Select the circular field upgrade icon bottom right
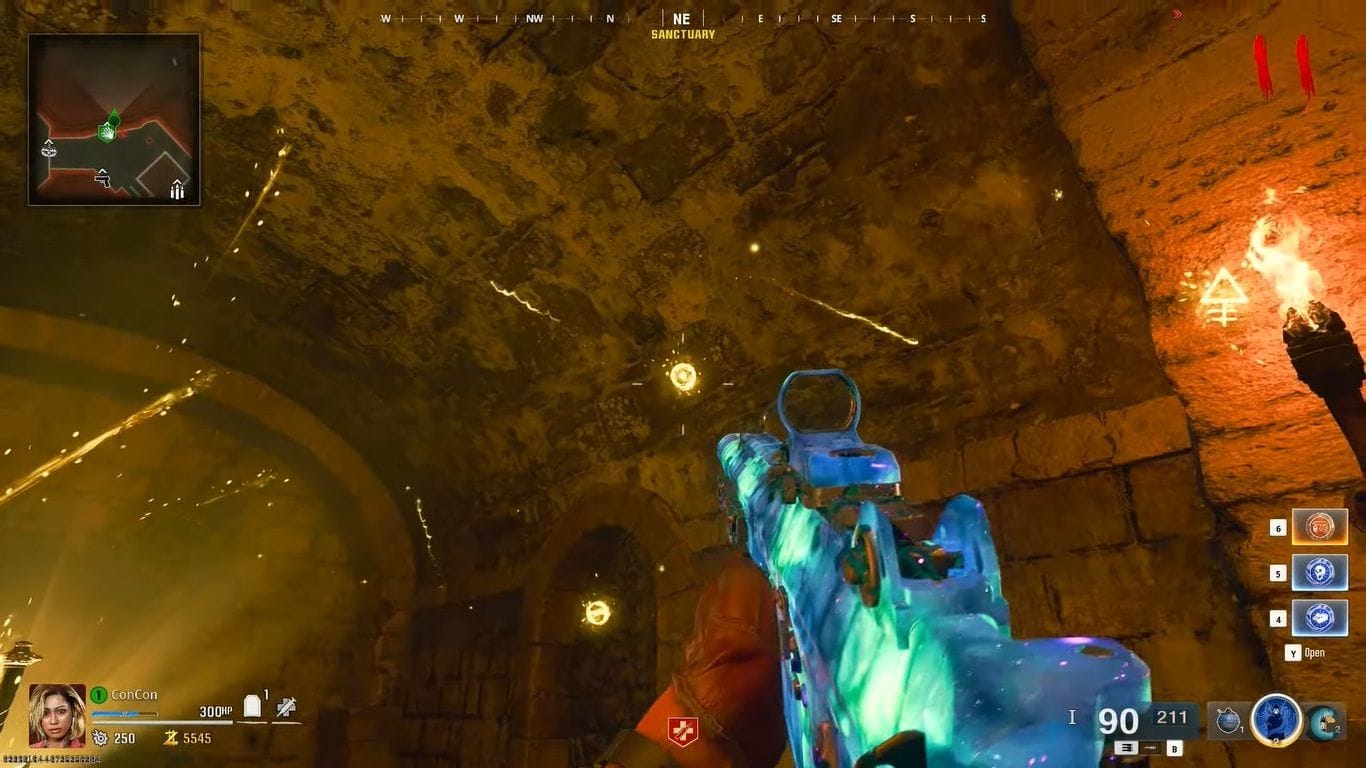This screenshot has height=768, width=1366. 1276,719
